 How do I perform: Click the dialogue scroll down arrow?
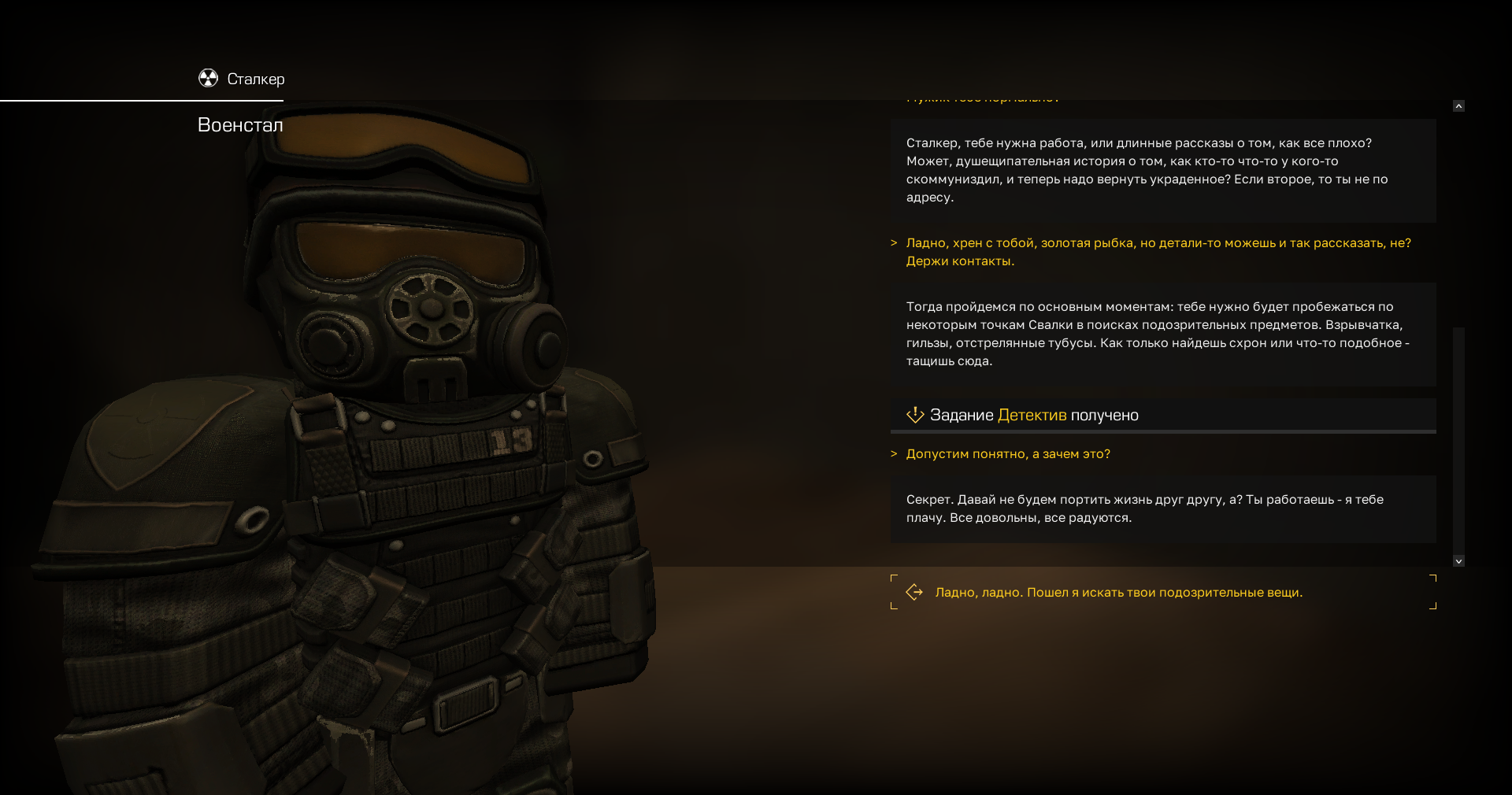[1458, 561]
